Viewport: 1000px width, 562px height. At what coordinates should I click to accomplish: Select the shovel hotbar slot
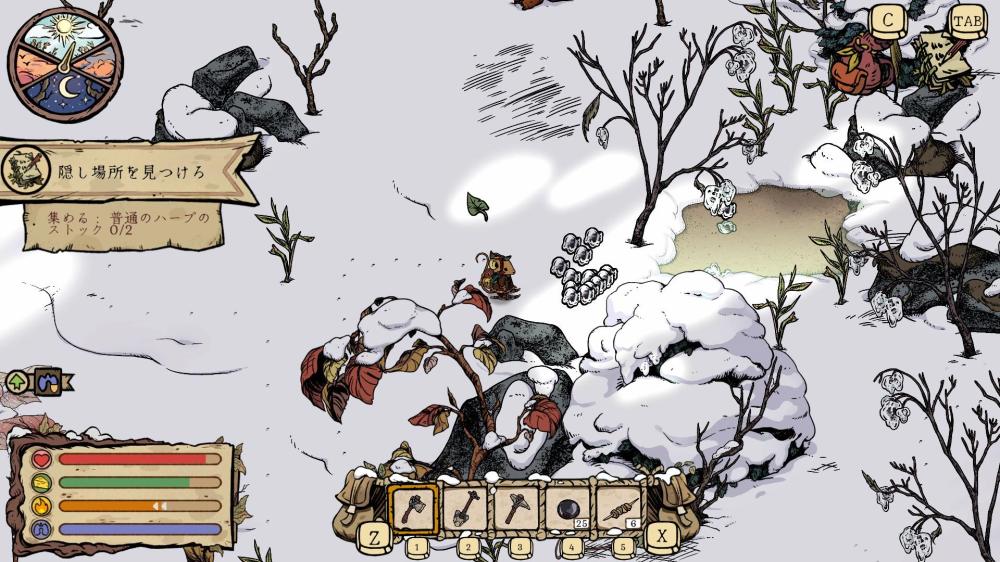coord(465,508)
